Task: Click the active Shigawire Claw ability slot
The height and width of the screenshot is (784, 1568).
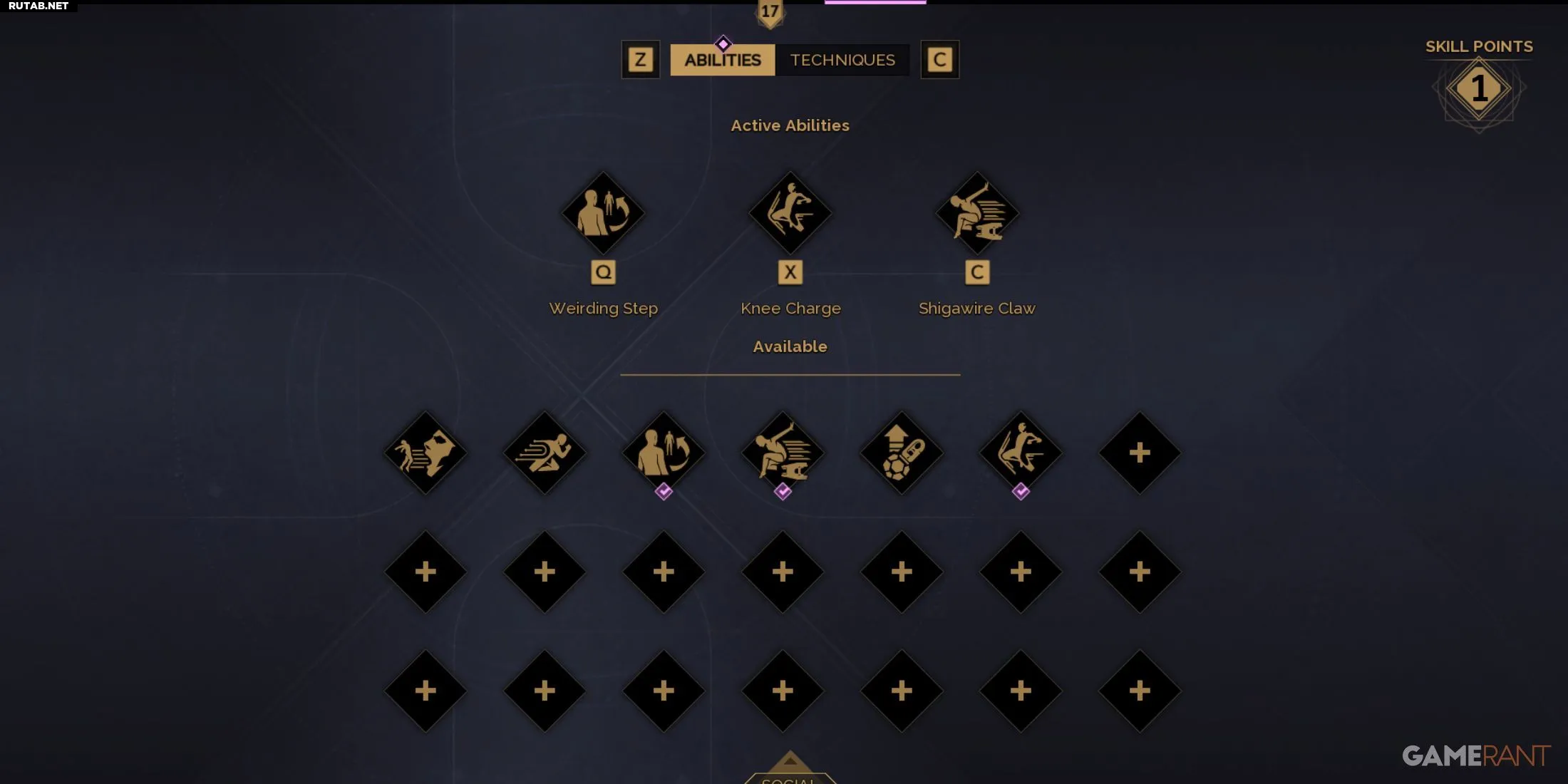Action: (976, 213)
